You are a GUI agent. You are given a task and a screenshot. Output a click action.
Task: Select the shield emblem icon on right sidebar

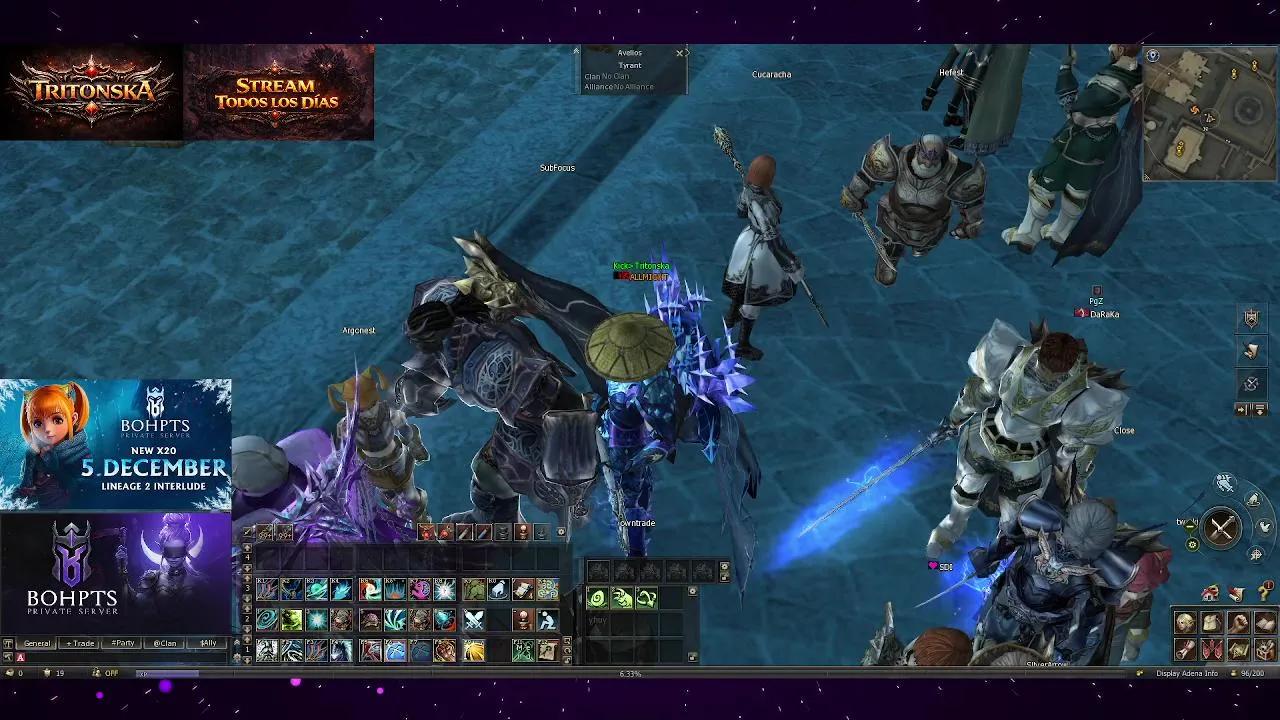click(1252, 318)
